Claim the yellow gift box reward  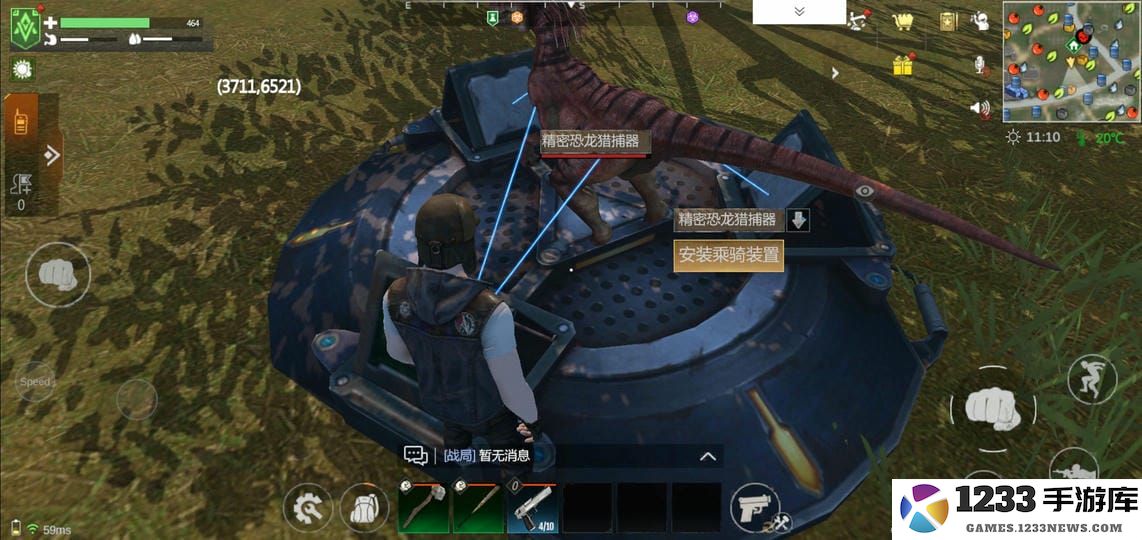[x=903, y=66]
